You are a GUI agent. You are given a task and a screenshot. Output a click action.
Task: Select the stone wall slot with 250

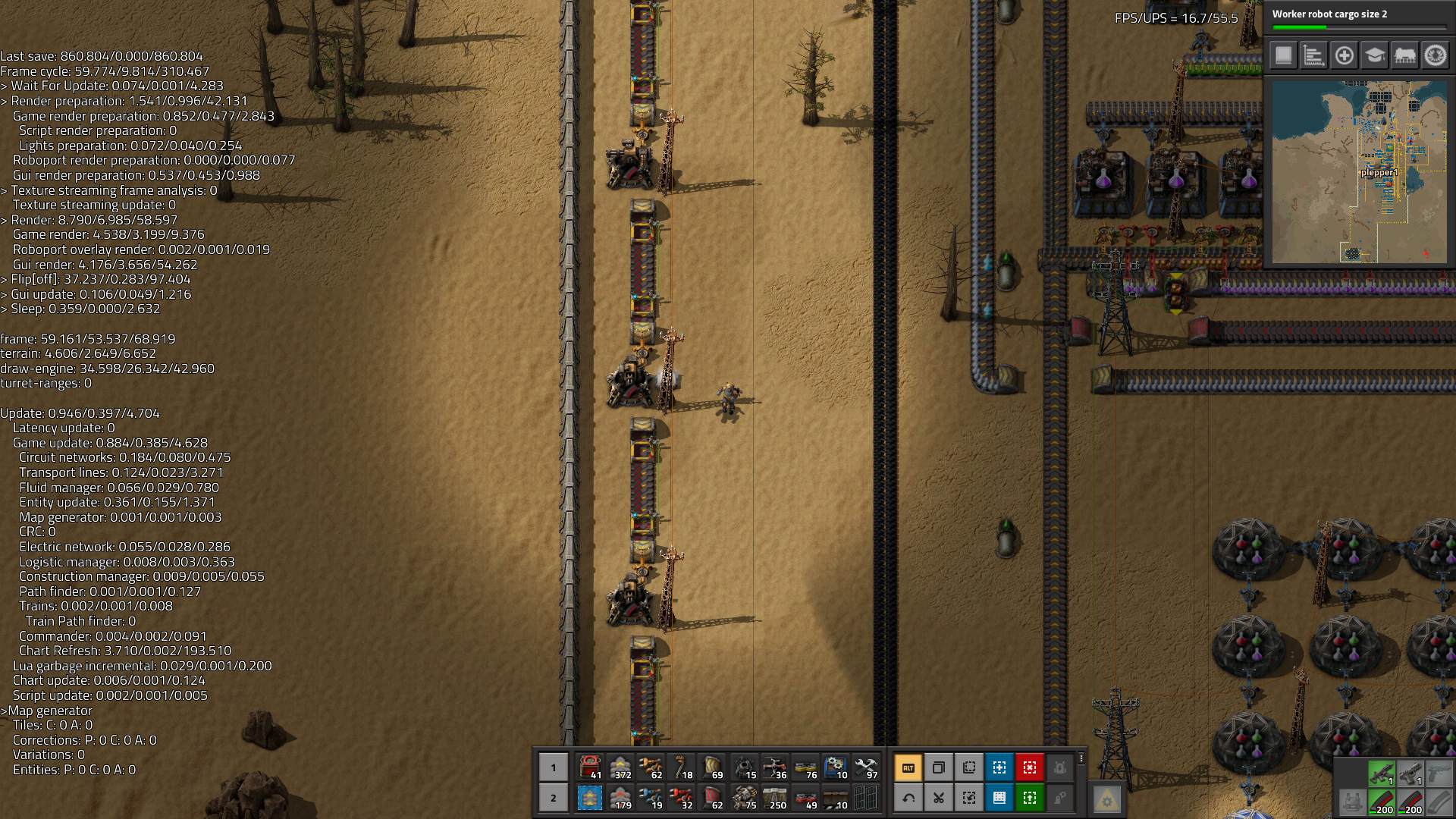tap(774, 798)
